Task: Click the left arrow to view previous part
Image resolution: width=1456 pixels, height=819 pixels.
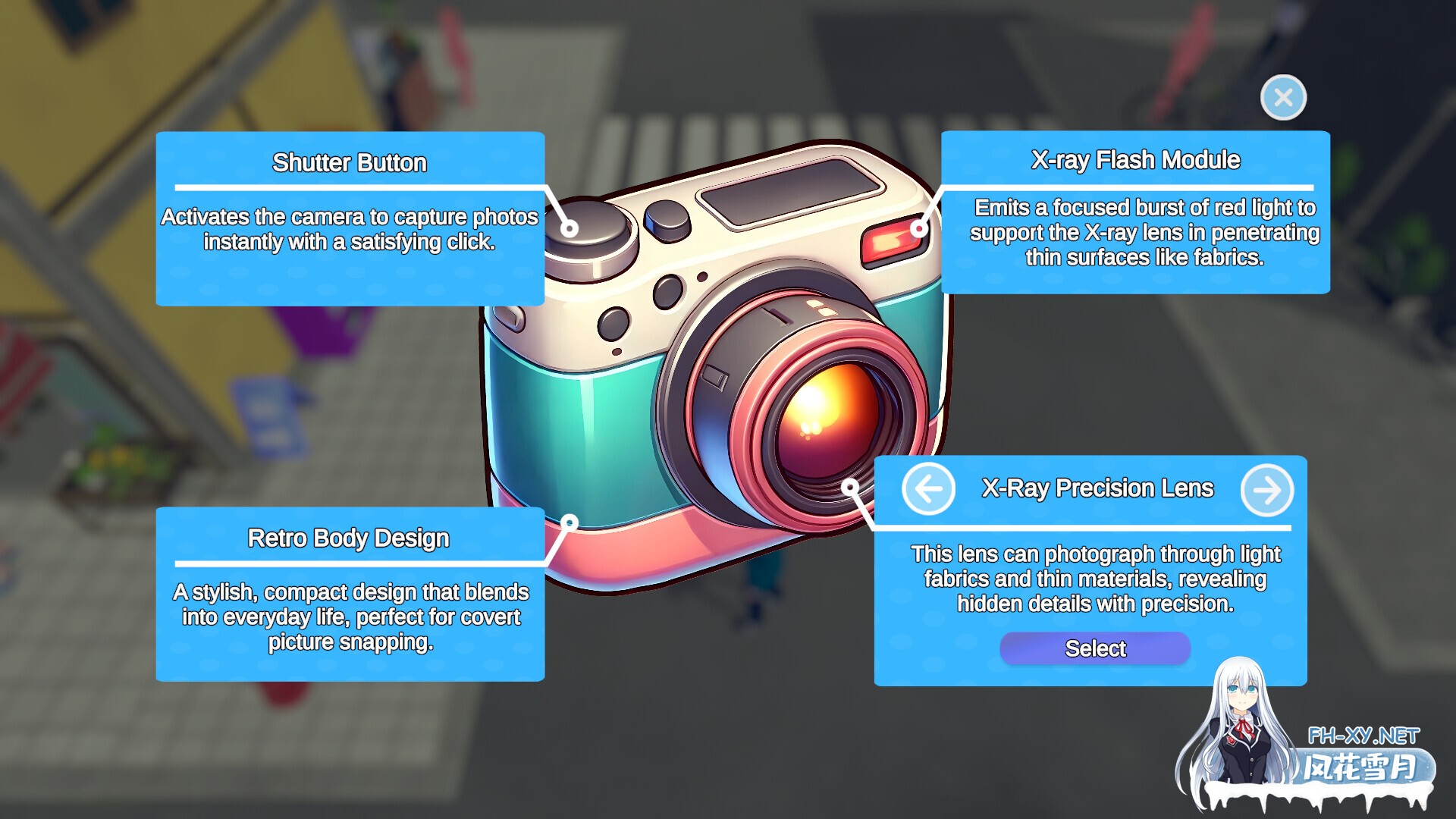Action: point(928,490)
